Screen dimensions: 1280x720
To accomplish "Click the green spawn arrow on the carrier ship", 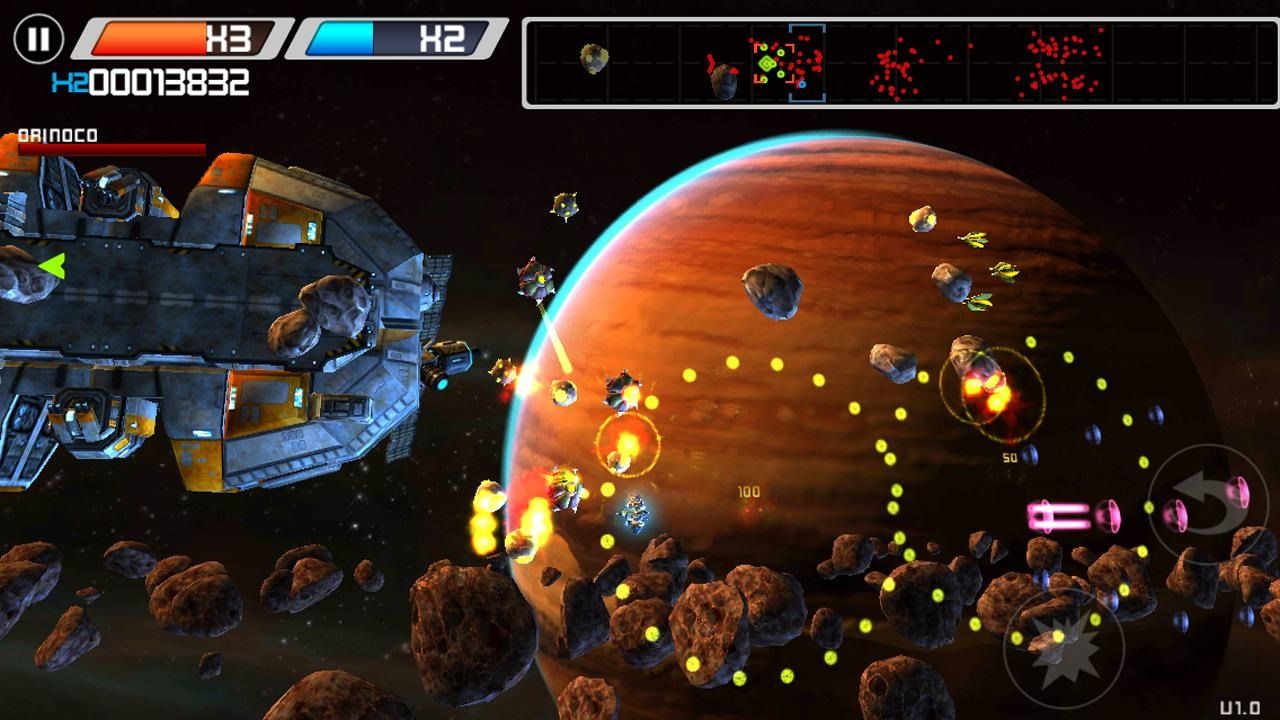I will [x=55, y=264].
